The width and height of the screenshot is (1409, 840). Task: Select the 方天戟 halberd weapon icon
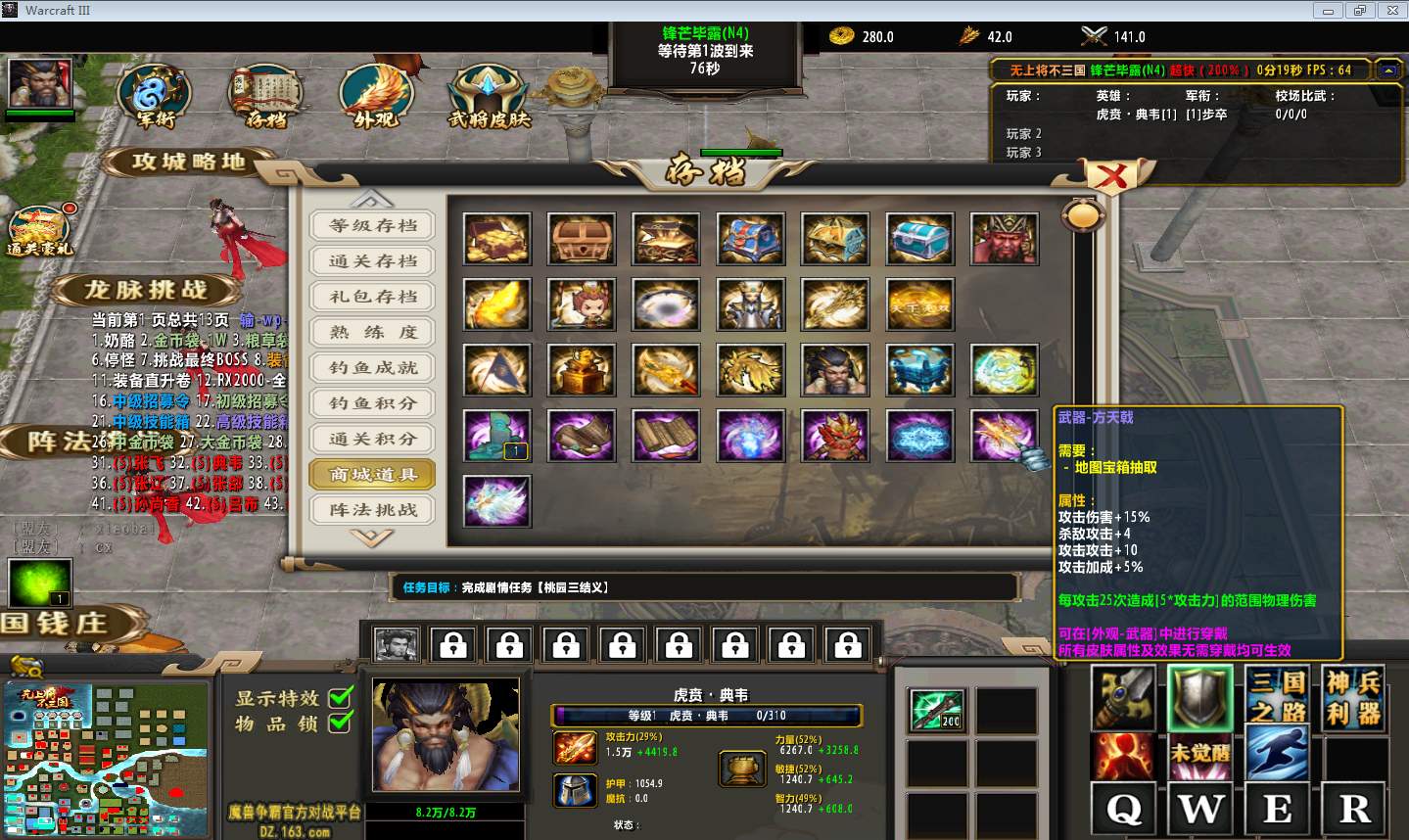click(x=1004, y=435)
